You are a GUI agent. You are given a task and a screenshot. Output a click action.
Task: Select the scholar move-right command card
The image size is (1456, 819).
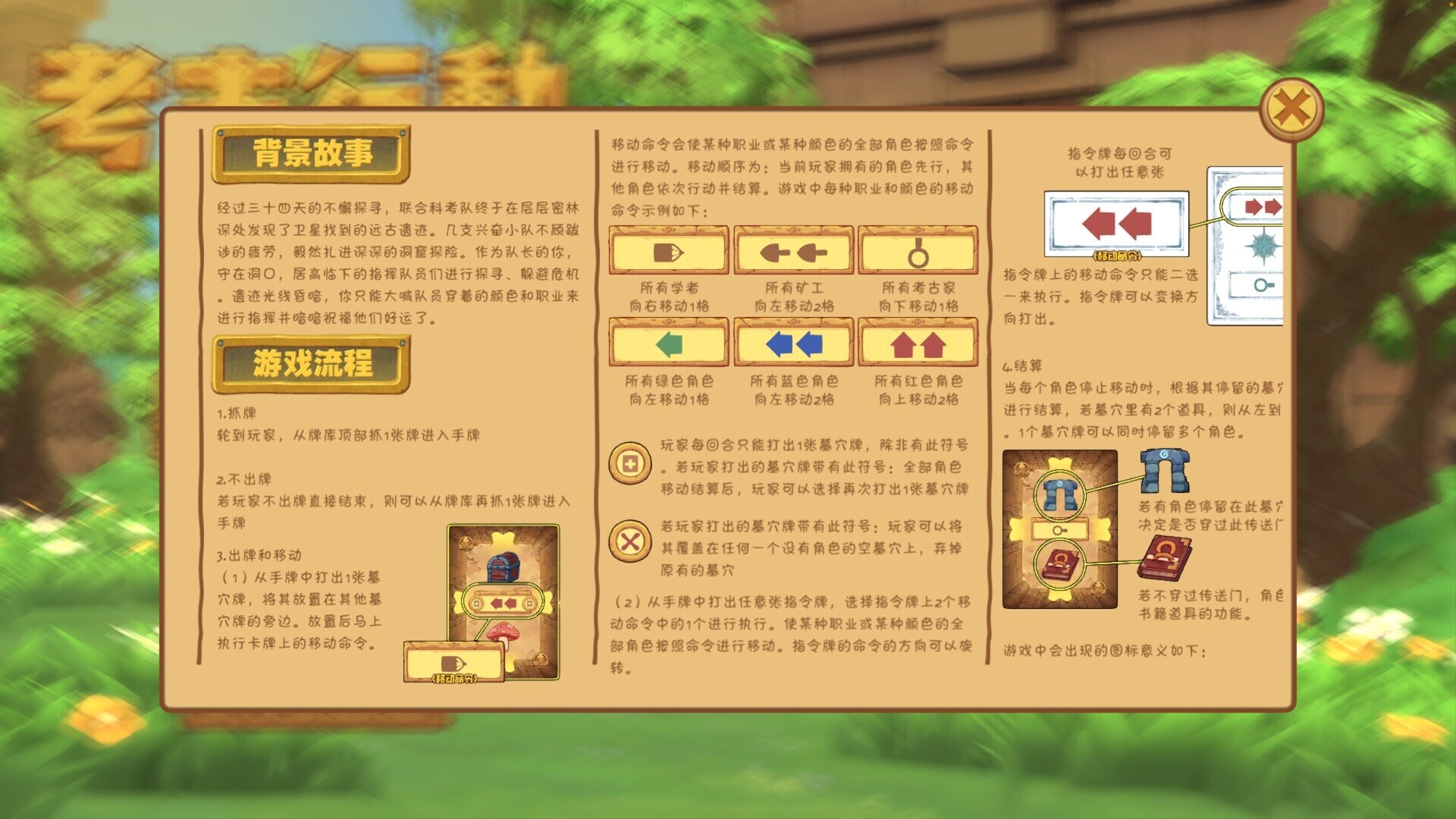point(667,251)
